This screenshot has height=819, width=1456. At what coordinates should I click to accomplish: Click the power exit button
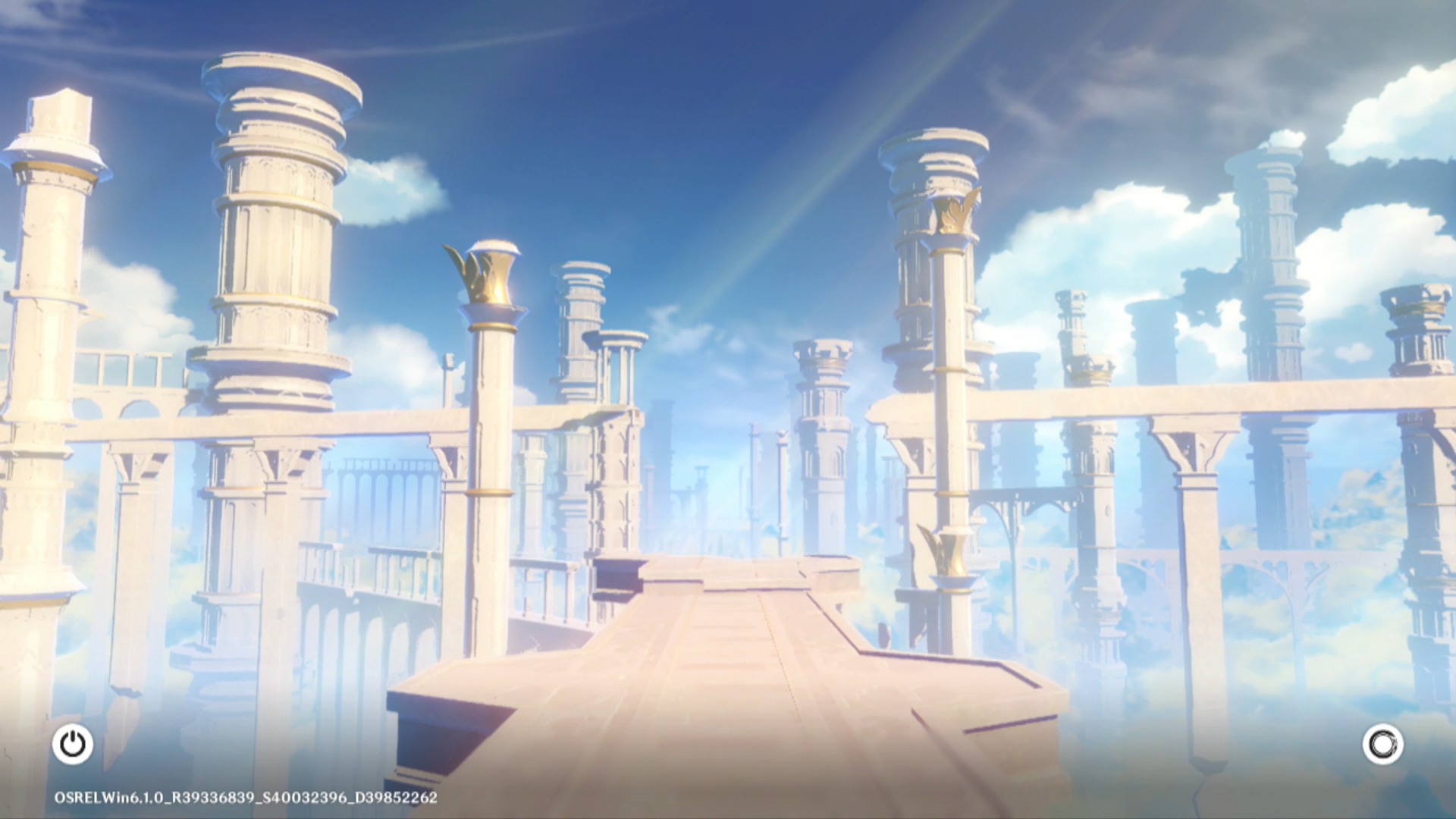point(73,744)
